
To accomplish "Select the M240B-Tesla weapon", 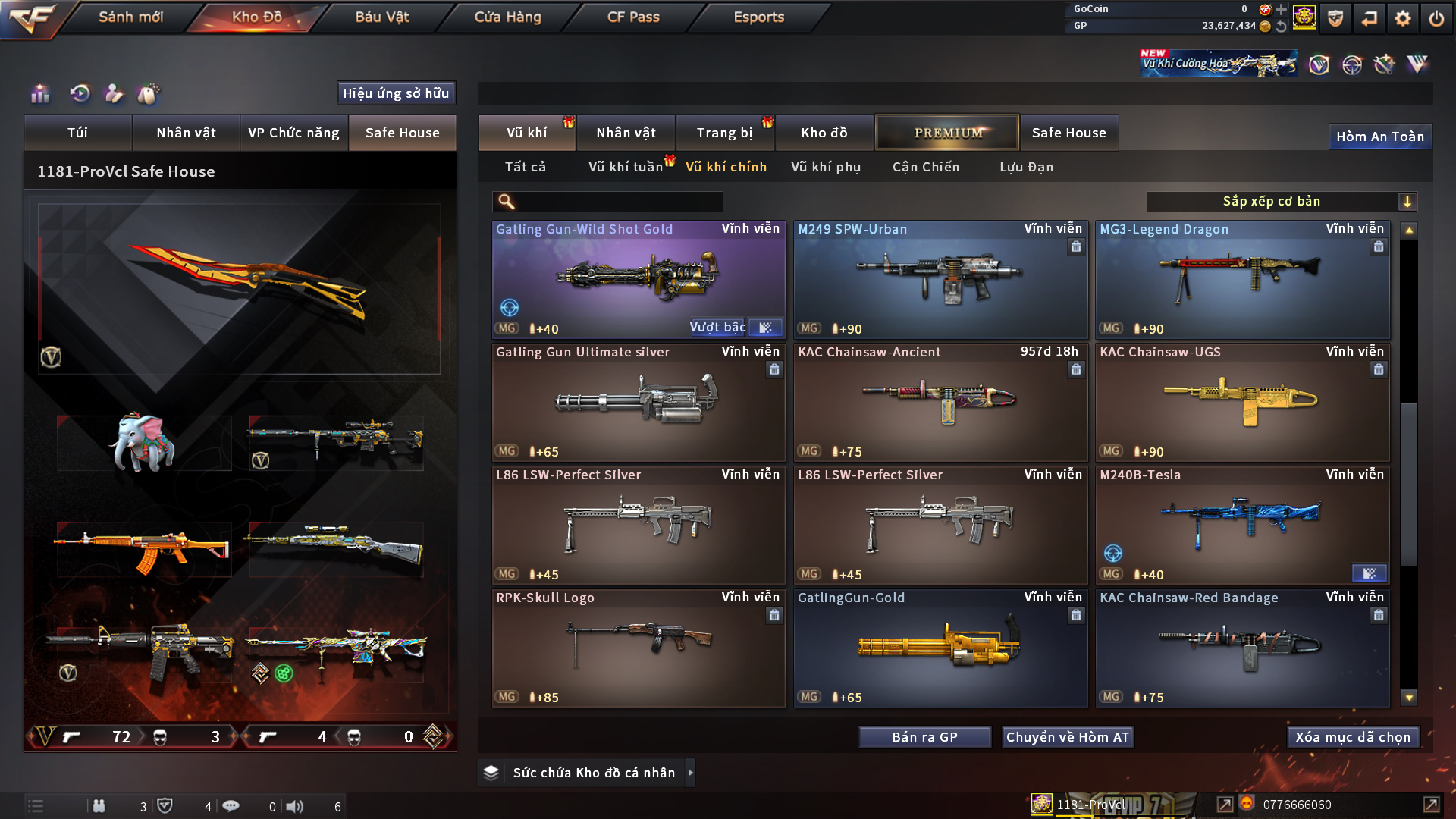I will coord(1242,525).
